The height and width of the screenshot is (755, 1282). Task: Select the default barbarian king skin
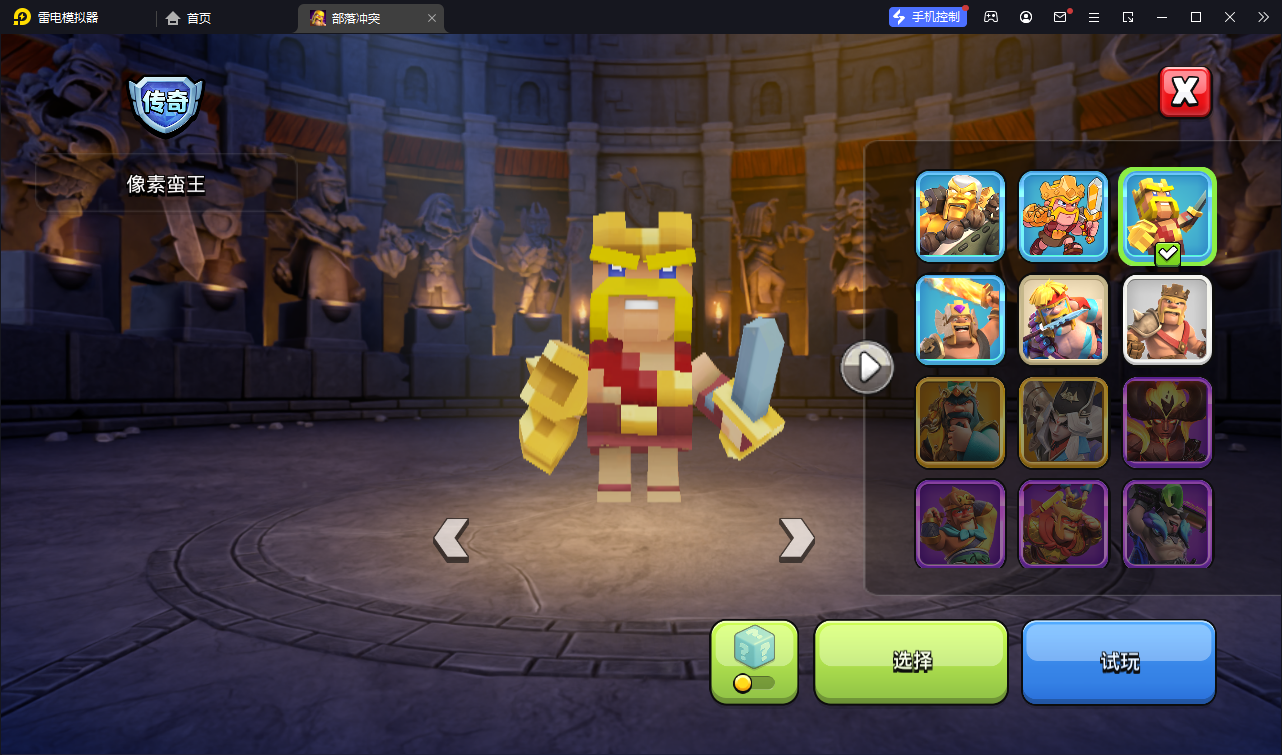pos(1167,319)
